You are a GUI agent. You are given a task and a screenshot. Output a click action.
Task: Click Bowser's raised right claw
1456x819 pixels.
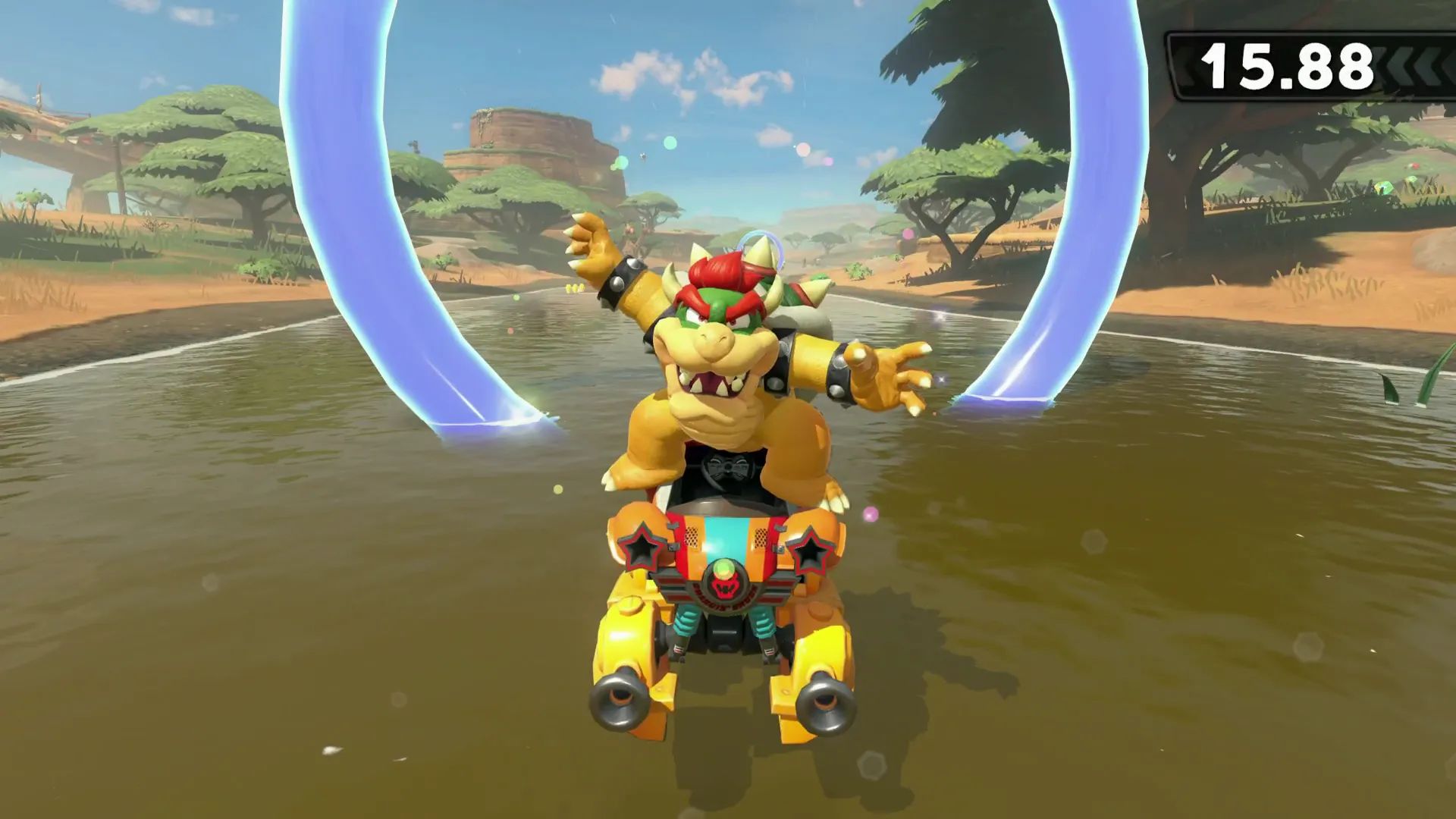coord(592,244)
